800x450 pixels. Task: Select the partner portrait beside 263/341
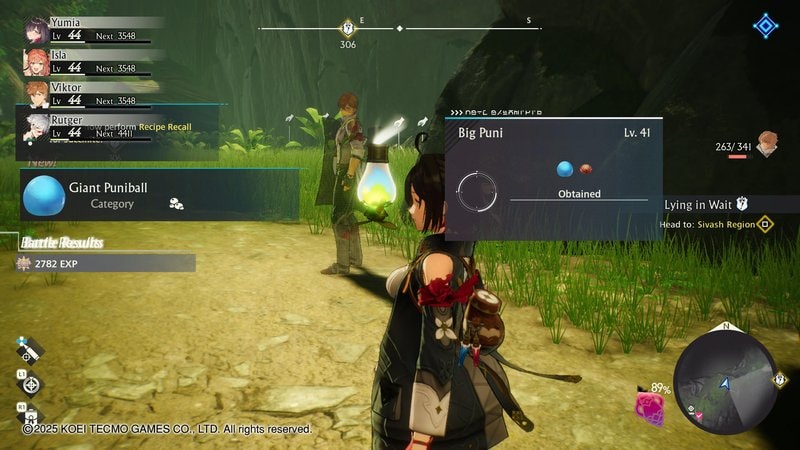click(x=767, y=144)
